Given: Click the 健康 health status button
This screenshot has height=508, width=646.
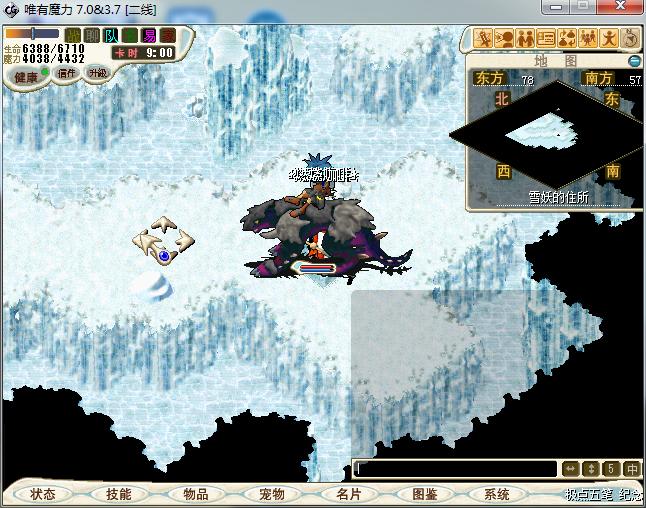Looking at the screenshot, I should [x=25, y=77].
